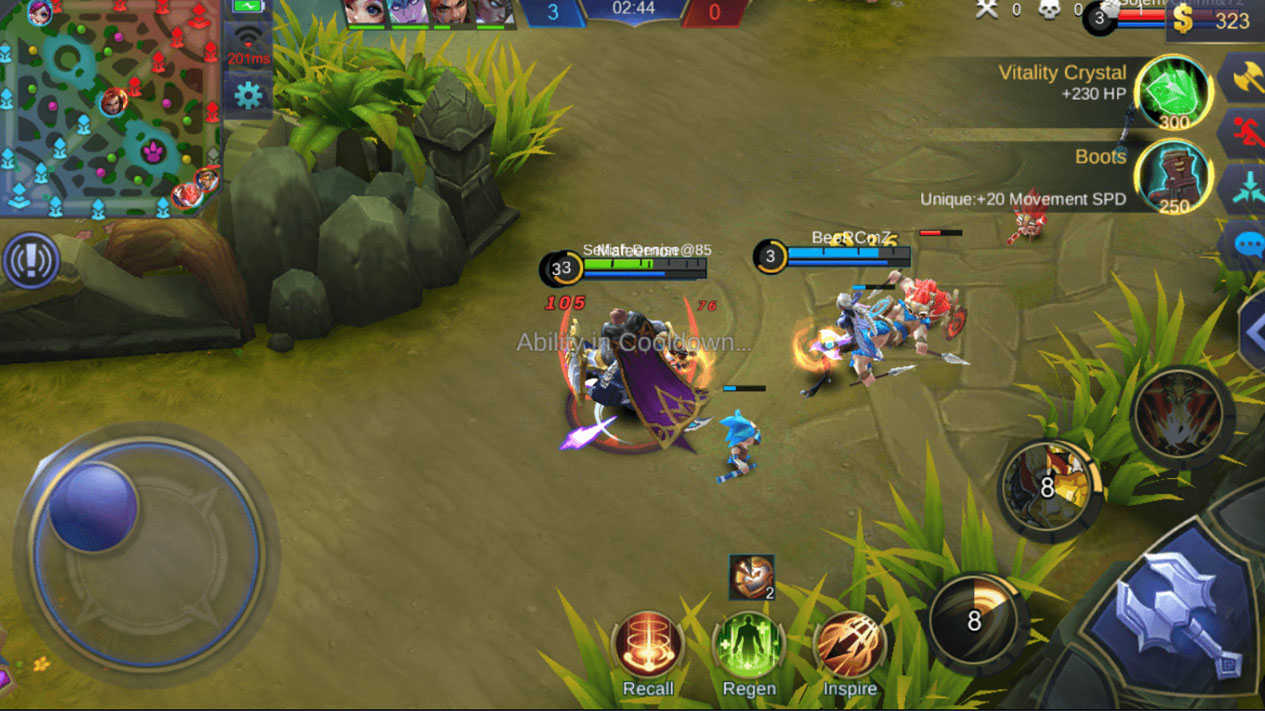The width and height of the screenshot is (1265, 711).
Task: Tap the Recall spell button
Action: [x=648, y=646]
